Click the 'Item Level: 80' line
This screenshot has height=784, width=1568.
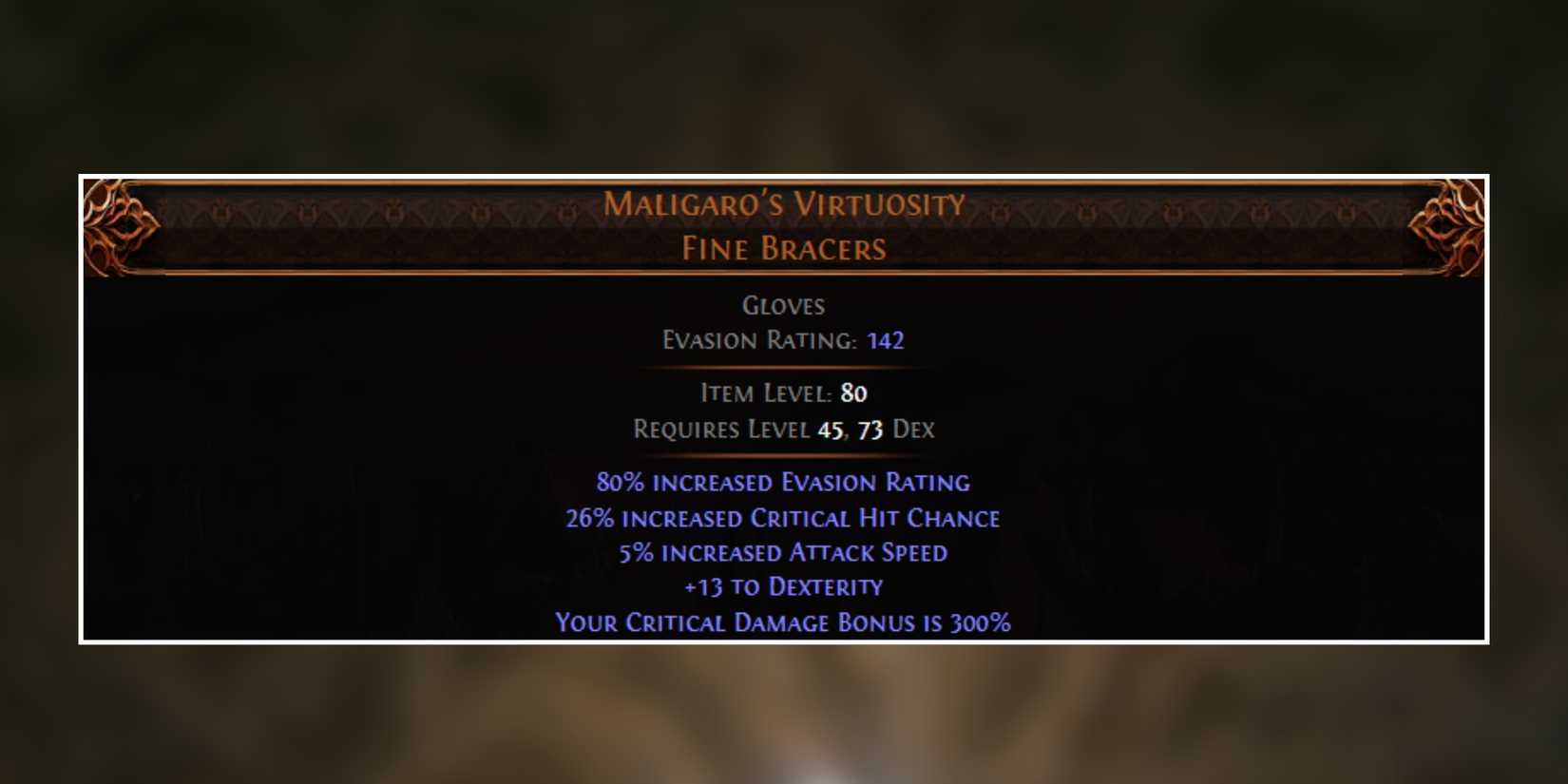point(784,392)
